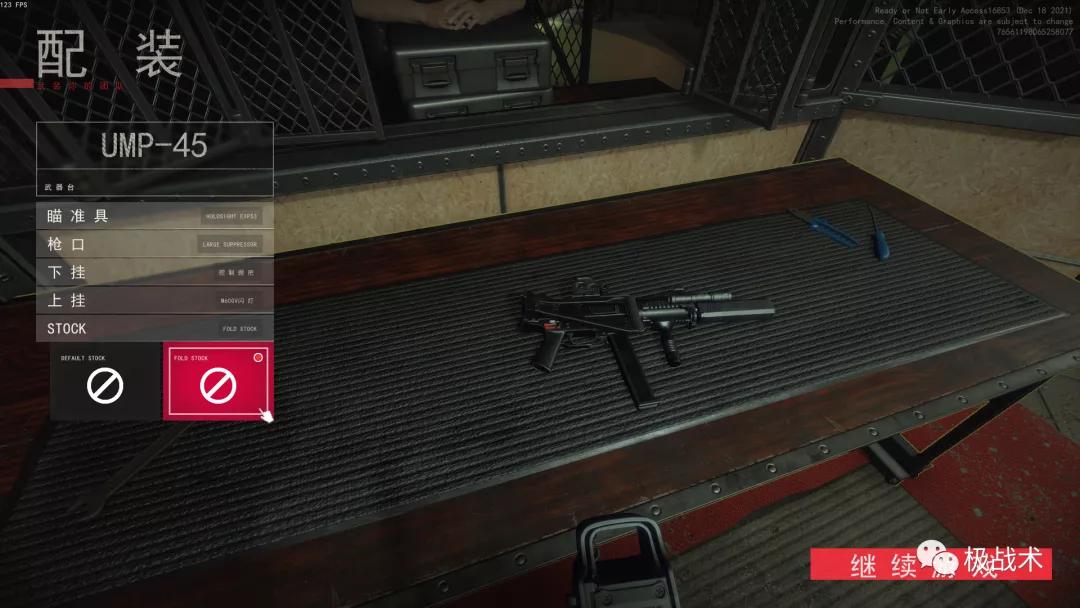Equip the Default Stock option
Viewport: 1080px width, 608px height.
click(x=105, y=382)
